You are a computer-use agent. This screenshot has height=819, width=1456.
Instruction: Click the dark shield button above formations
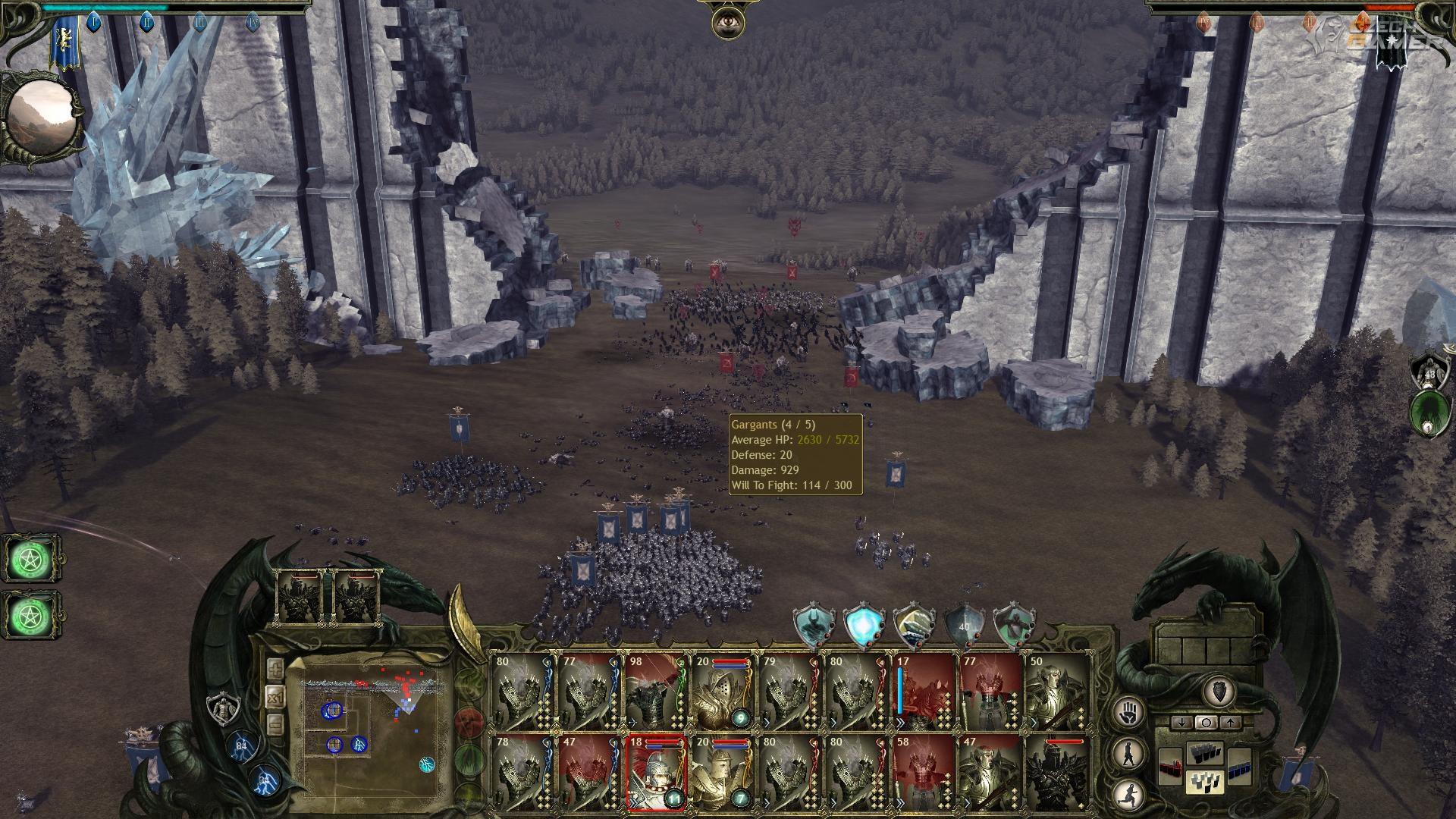point(1219,691)
